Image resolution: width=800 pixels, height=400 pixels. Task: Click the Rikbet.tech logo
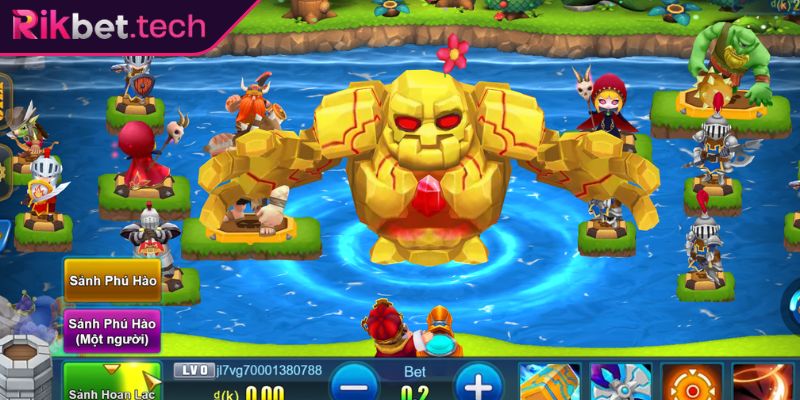[x=108, y=26]
